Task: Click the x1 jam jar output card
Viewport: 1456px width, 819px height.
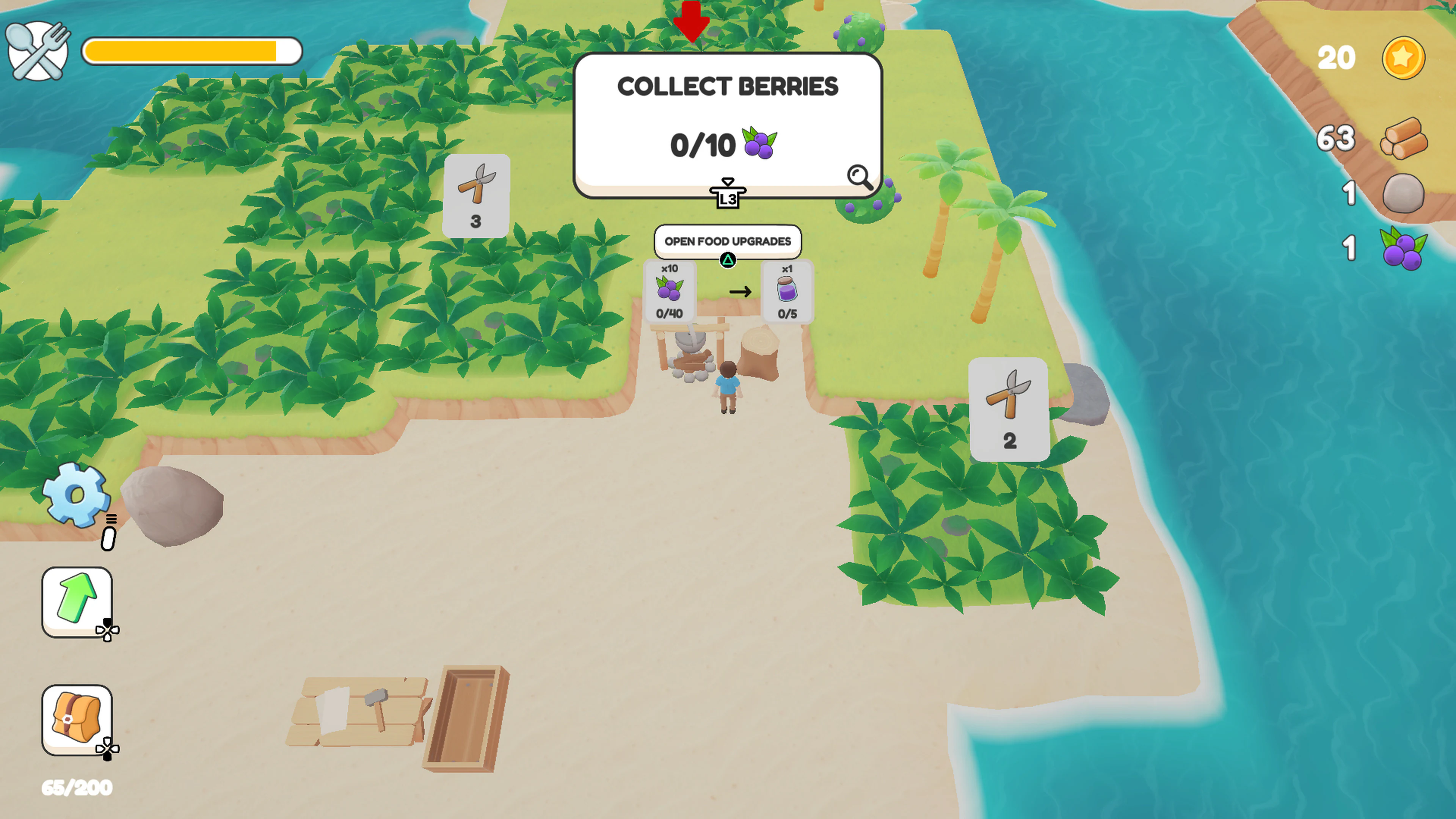Action: coord(787,292)
